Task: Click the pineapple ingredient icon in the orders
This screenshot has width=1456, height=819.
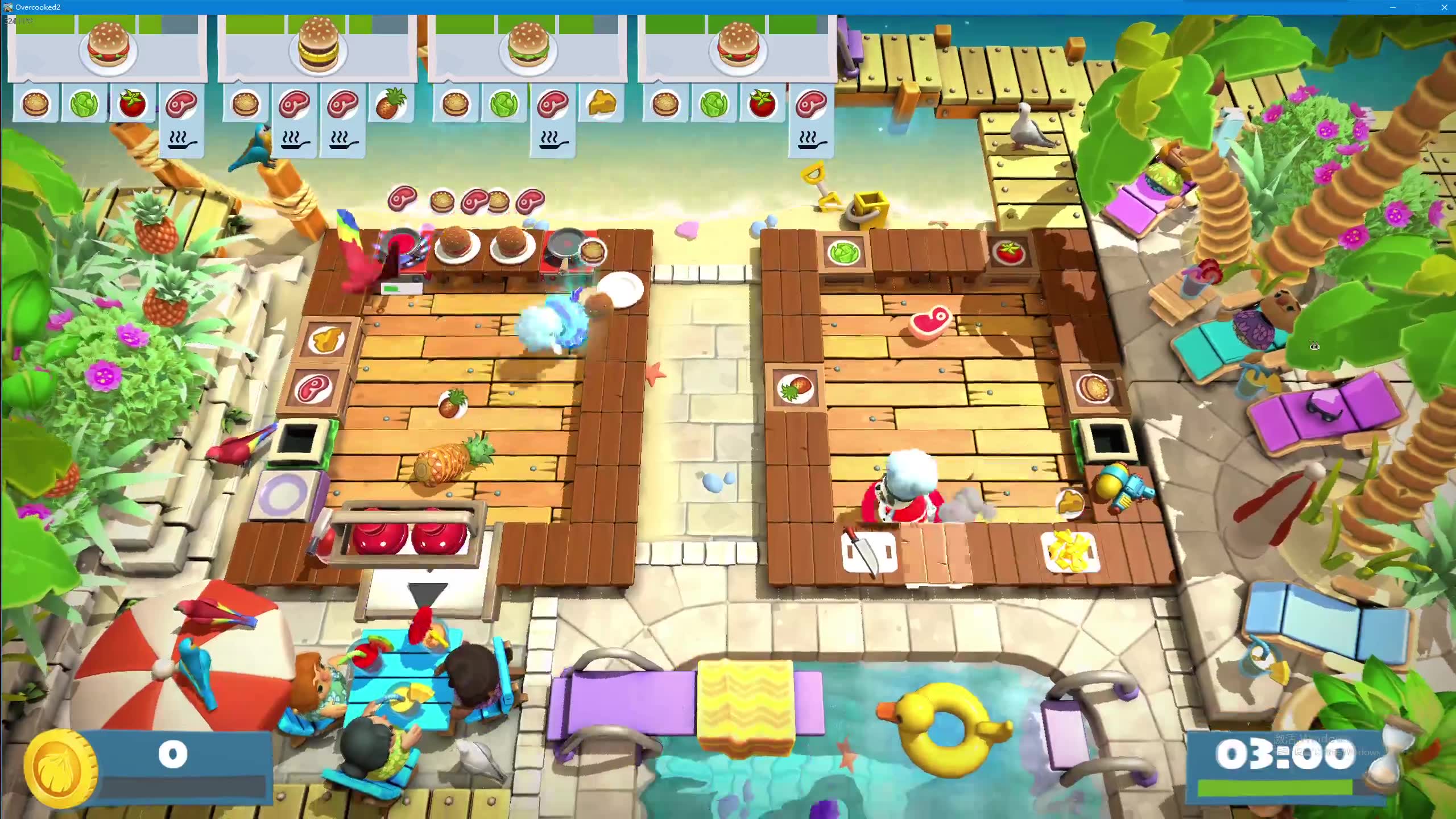Action: coord(391,104)
